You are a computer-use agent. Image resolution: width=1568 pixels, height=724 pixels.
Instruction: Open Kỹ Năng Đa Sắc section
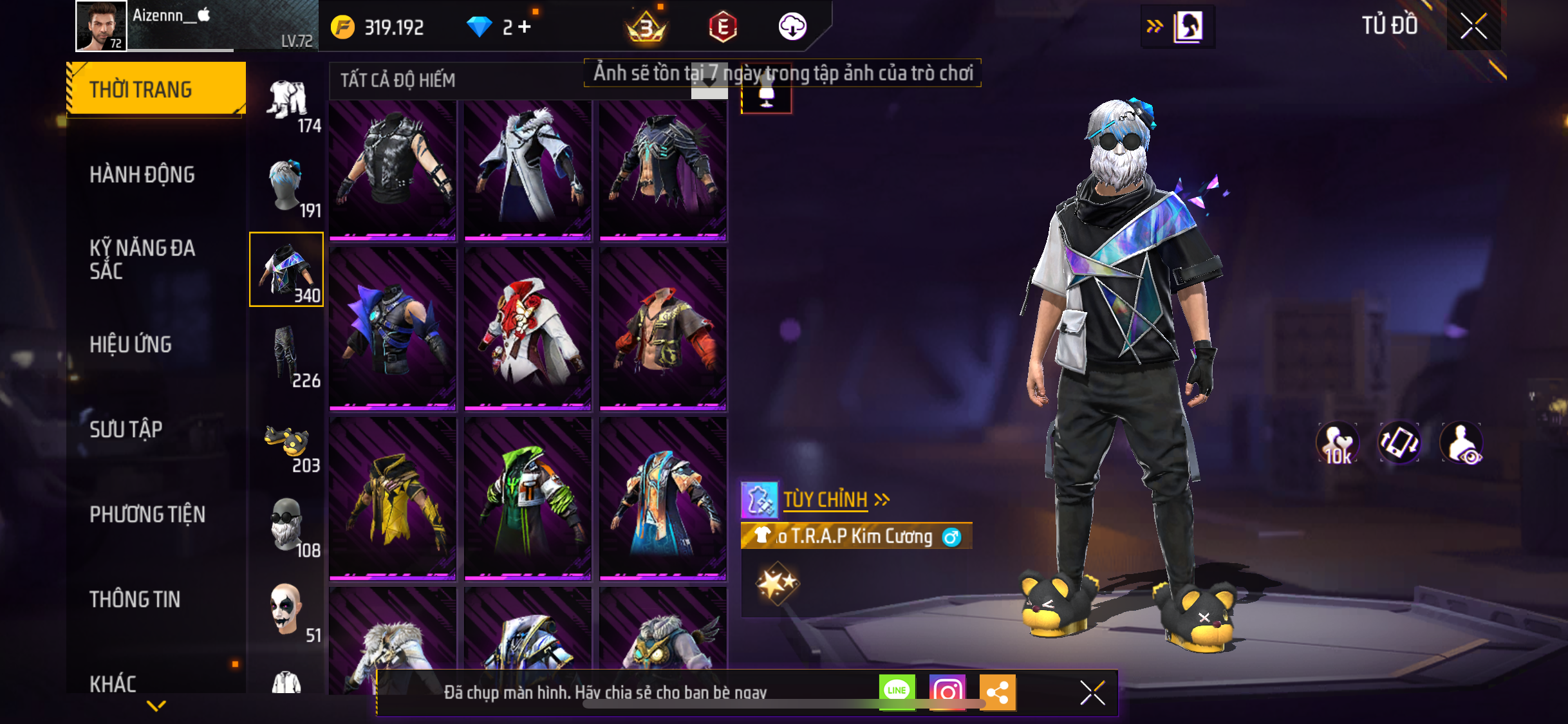(142, 259)
